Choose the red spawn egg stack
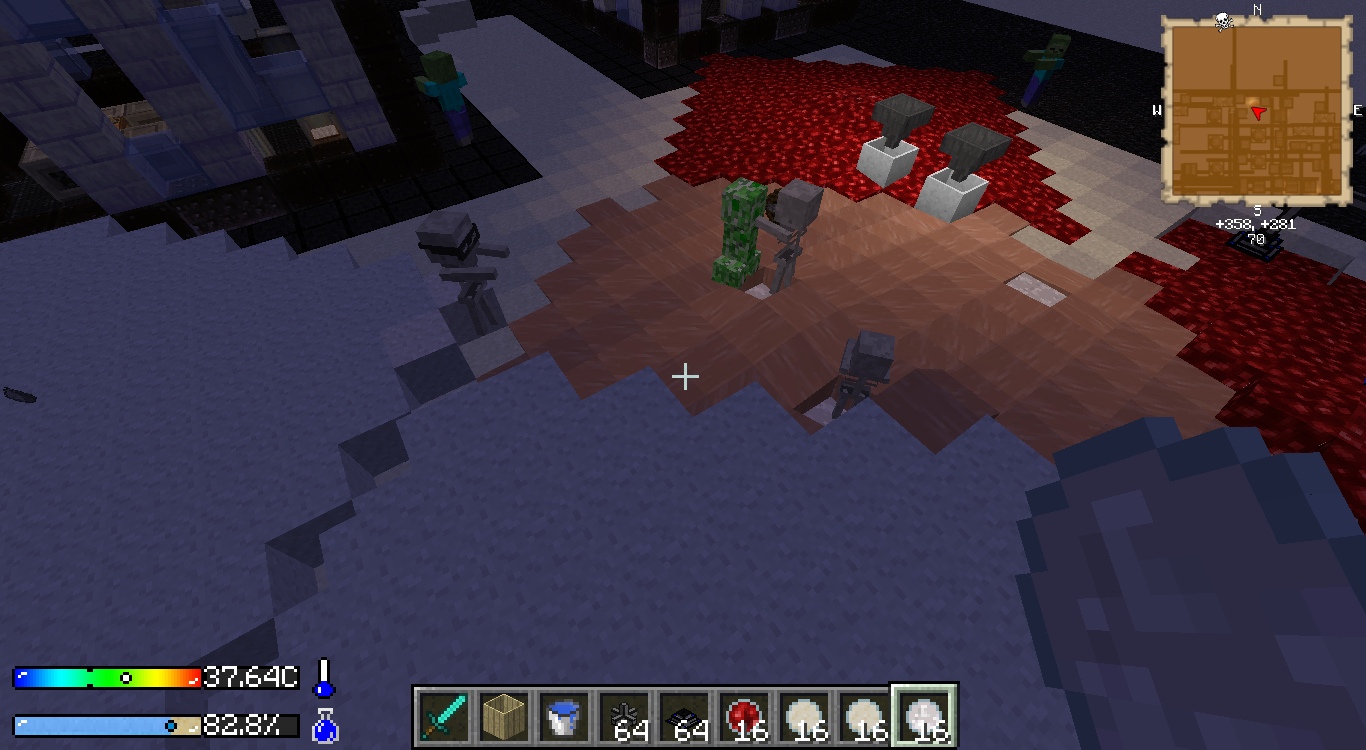This screenshot has width=1366, height=750. (x=744, y=716)
